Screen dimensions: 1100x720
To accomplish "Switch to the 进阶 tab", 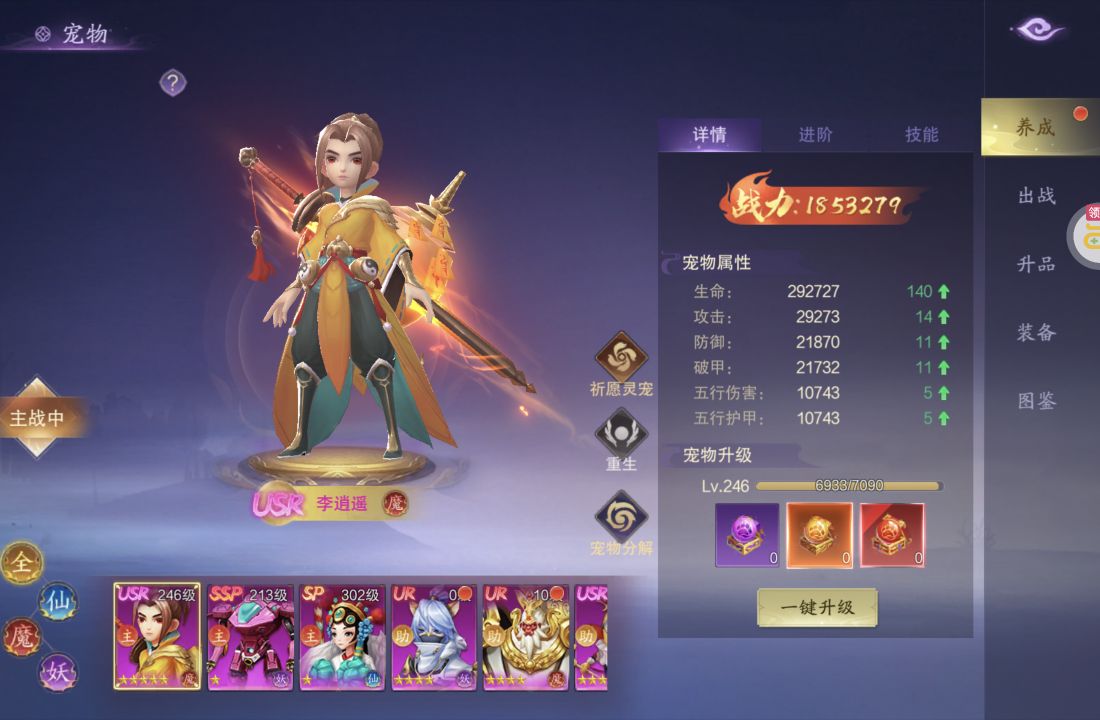I will pyautogui.click(x=815, y=135).
